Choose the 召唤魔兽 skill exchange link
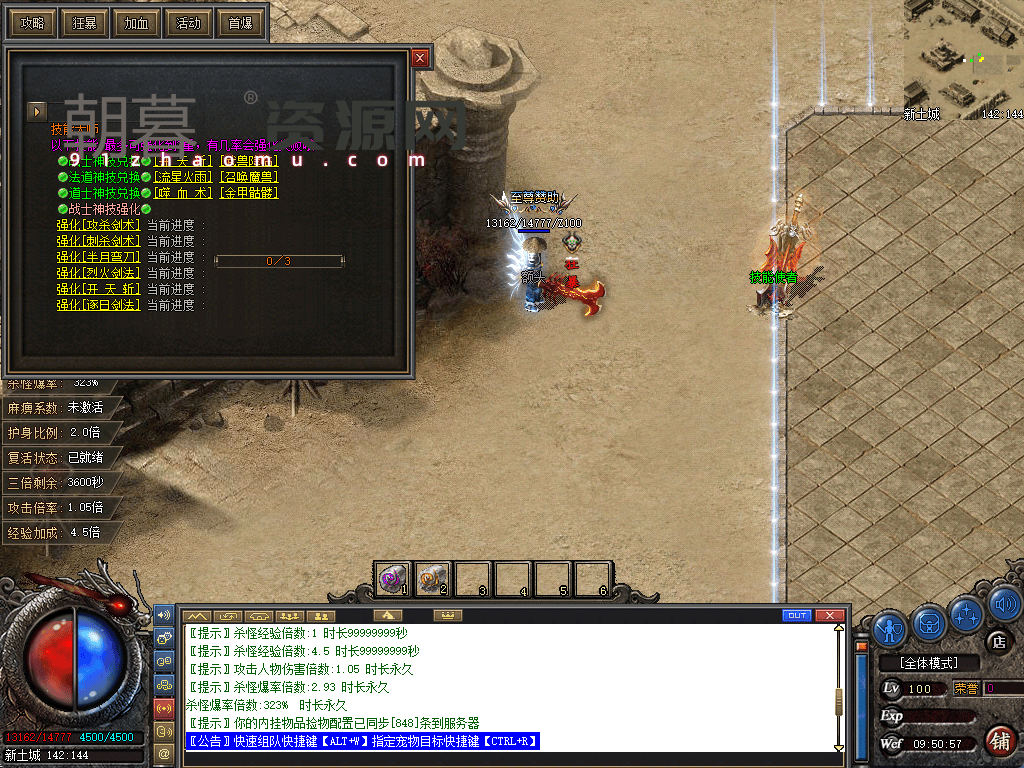This screenshot has height=768, width=1024. pyautogui.click(x=248, y=177)
